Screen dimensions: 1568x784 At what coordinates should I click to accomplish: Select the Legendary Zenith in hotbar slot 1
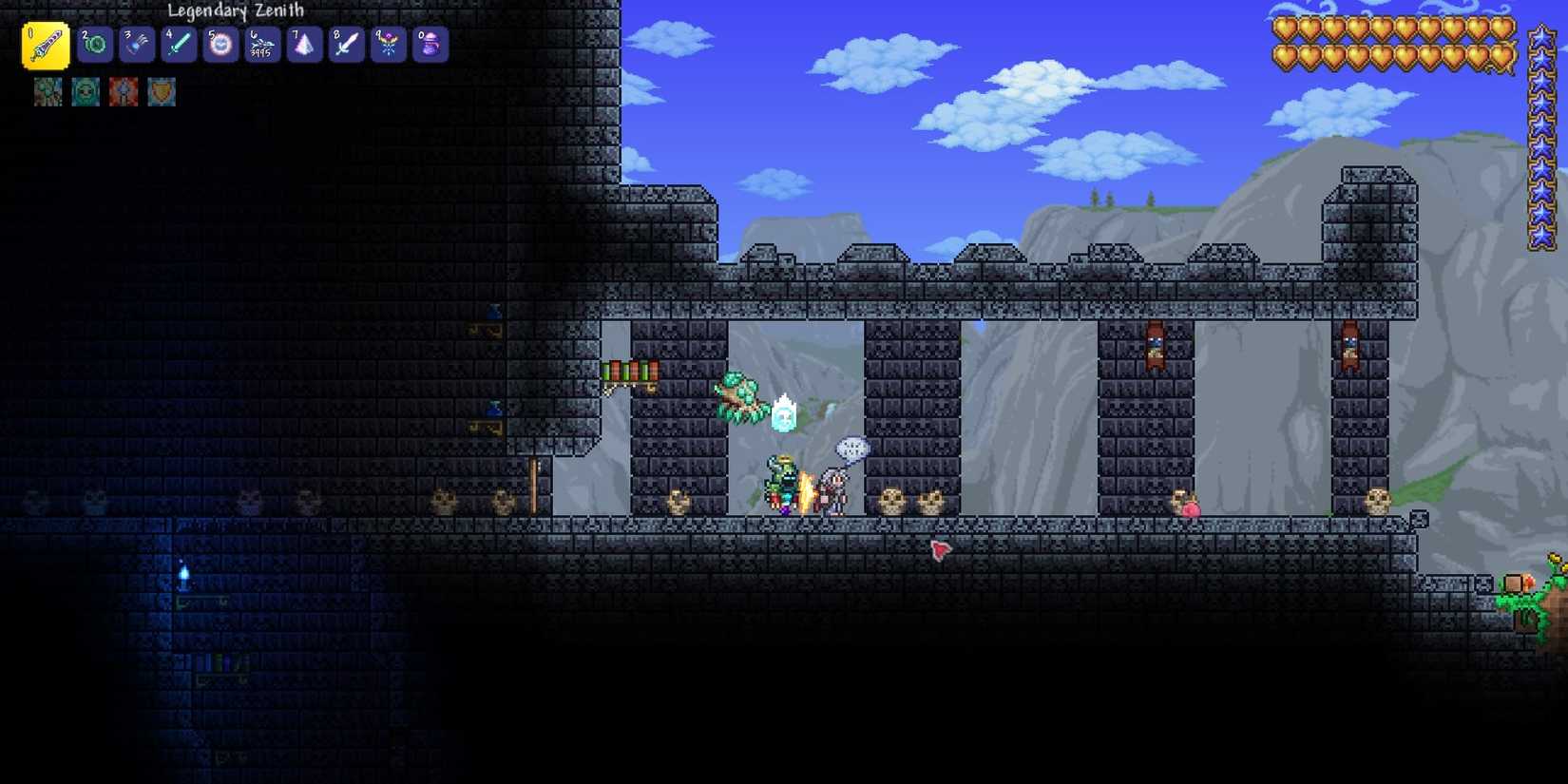point(44,44)
